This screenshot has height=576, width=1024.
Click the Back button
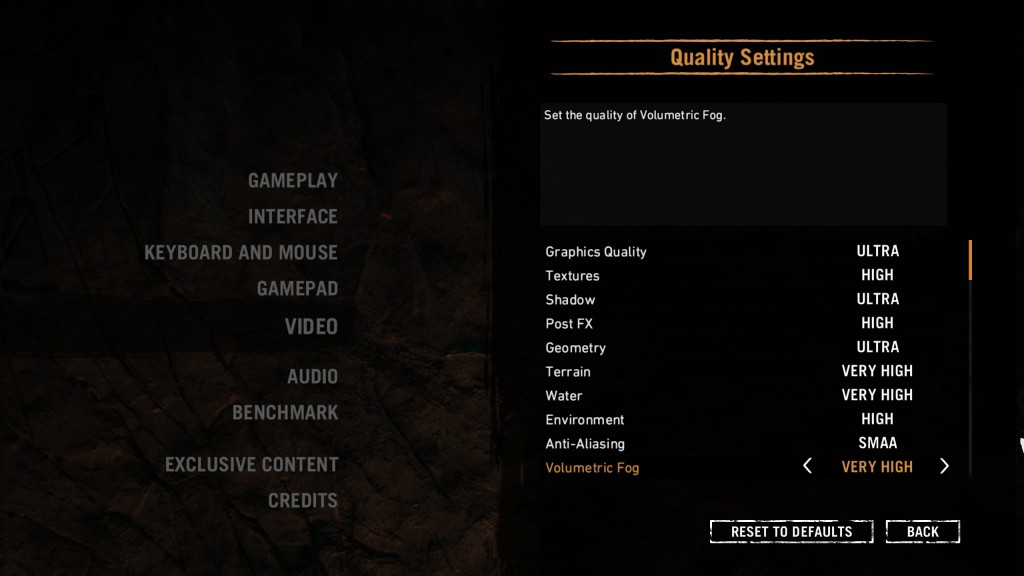coord(922,532)
